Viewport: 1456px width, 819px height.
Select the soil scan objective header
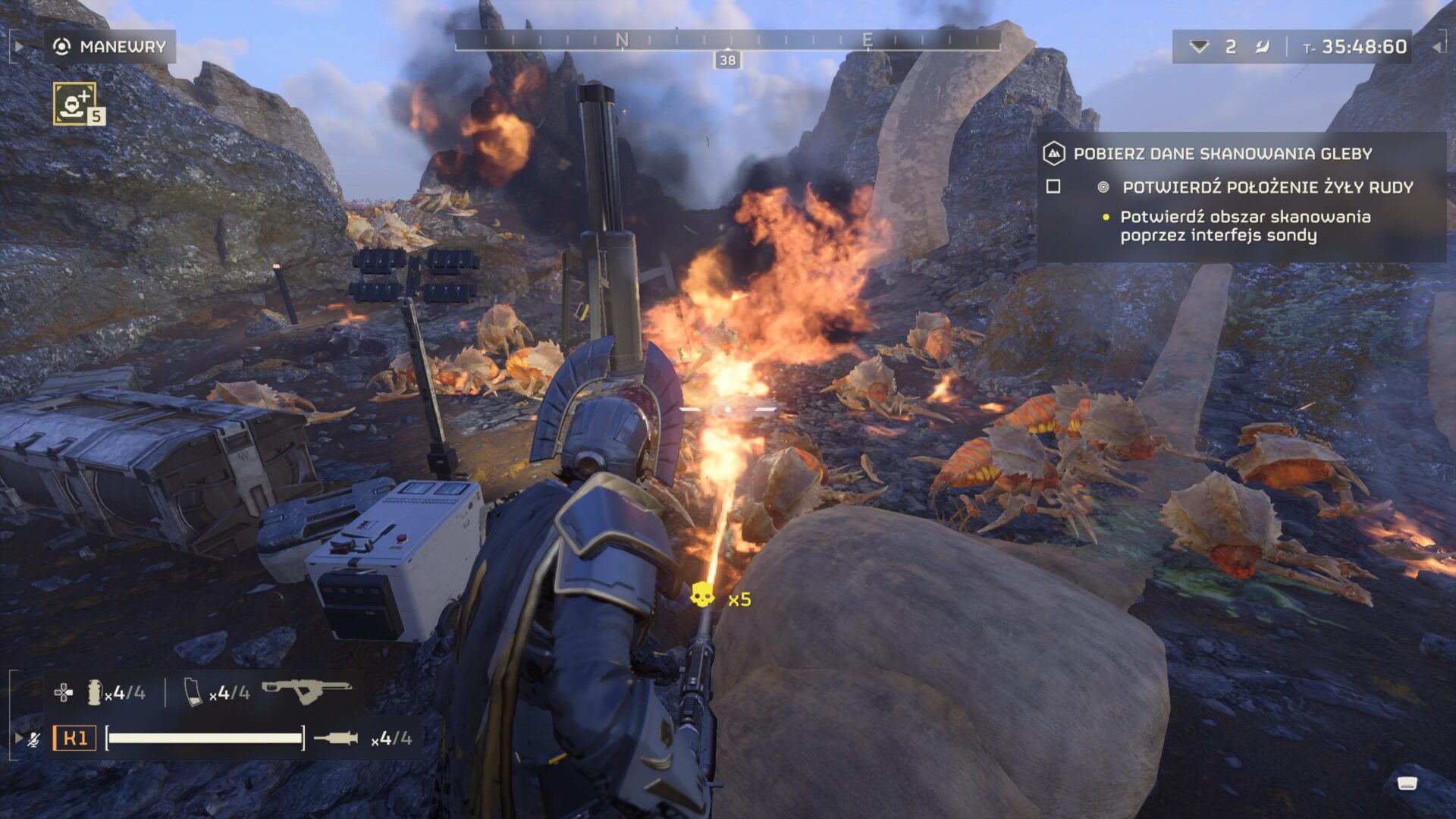point(1222,154)
